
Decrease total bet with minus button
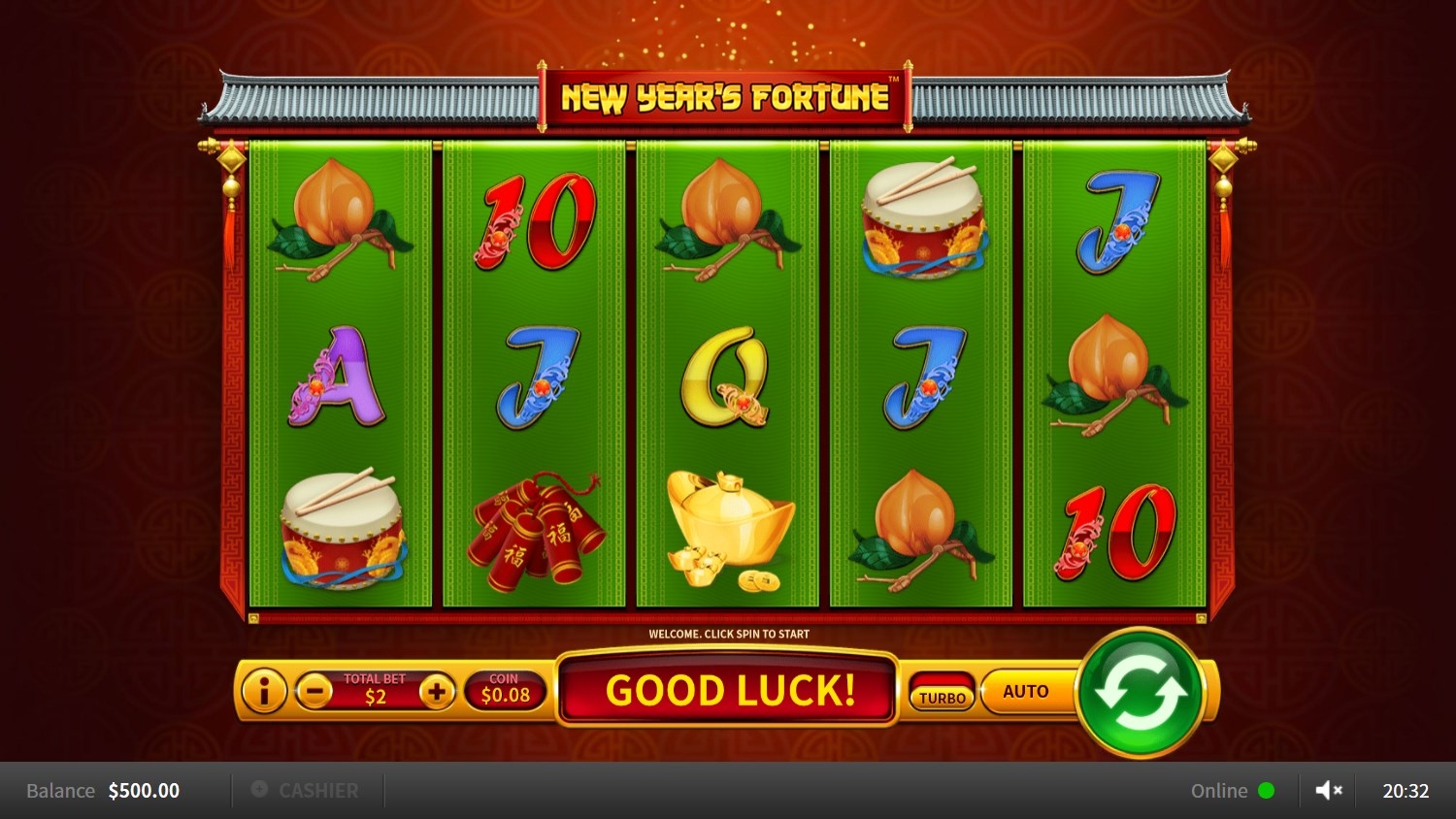[x=314, y=692]
